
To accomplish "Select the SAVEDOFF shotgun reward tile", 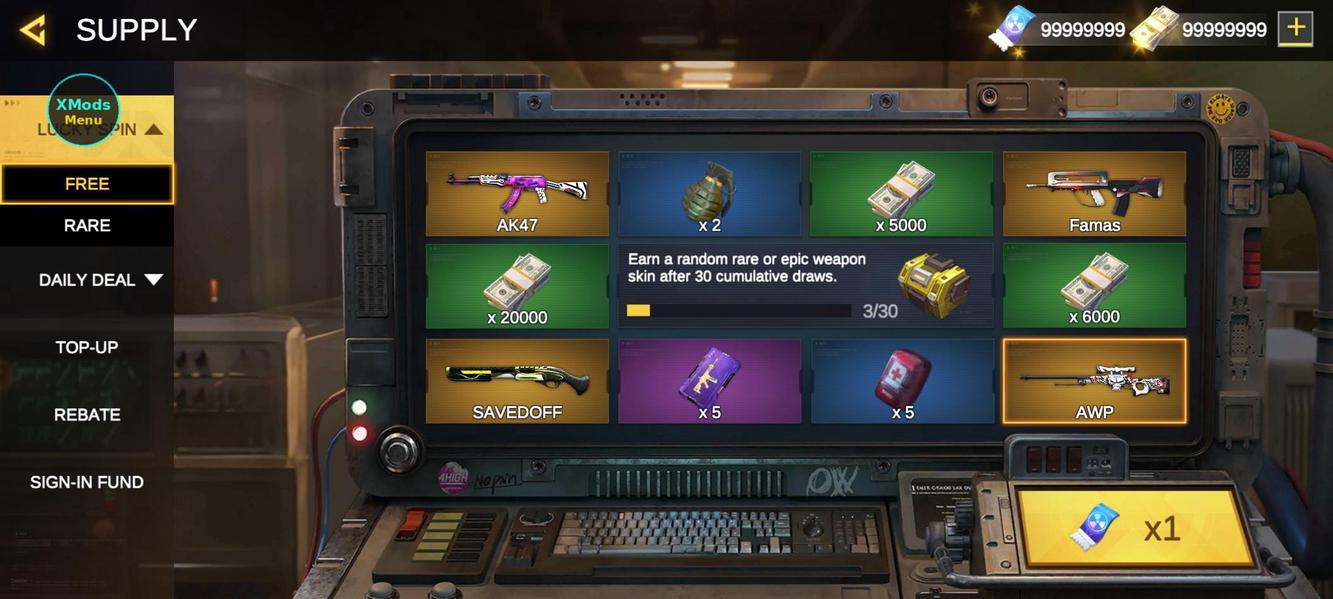I will tap(517, 381).
